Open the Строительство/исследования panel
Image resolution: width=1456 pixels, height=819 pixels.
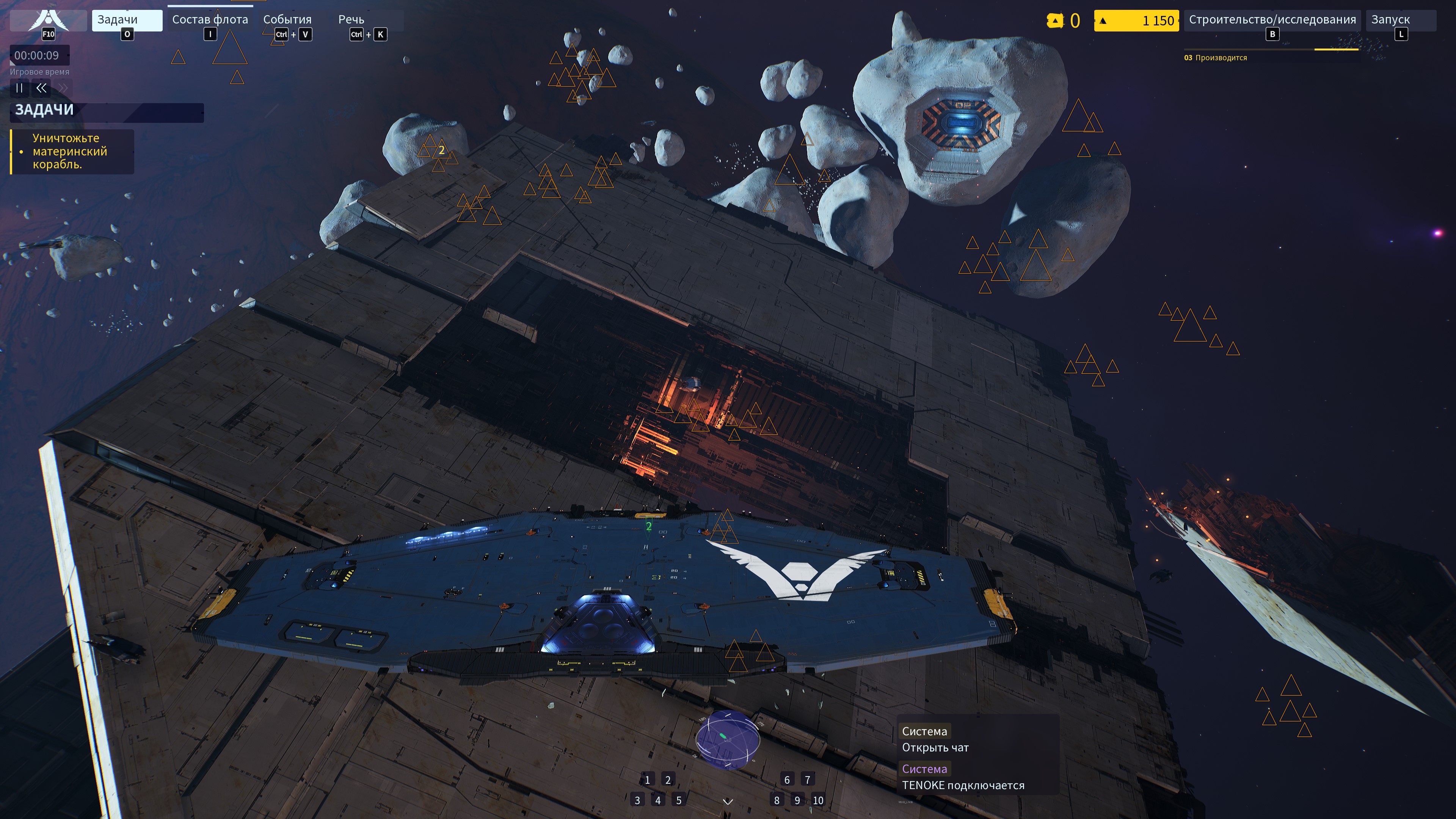point(1272,20)
